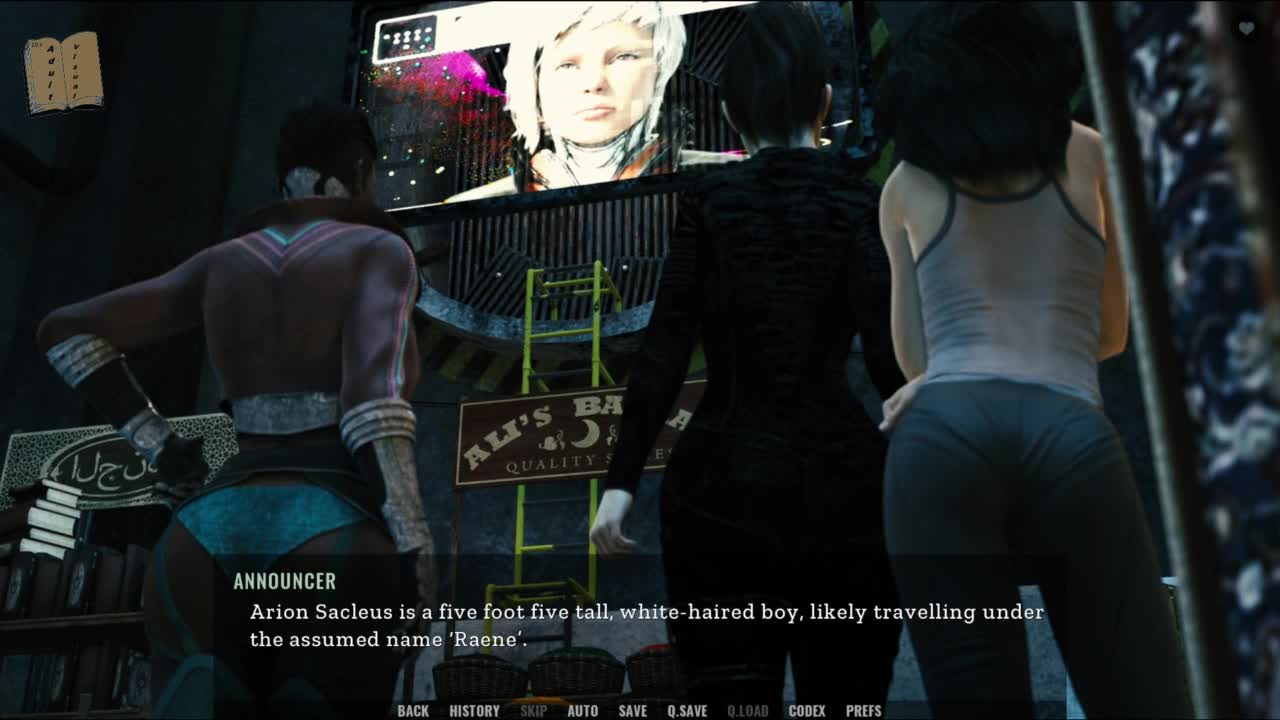This screenshot has height=720, width=1280.
Task: Open the Codex
Action: click(x=807, y=711)
